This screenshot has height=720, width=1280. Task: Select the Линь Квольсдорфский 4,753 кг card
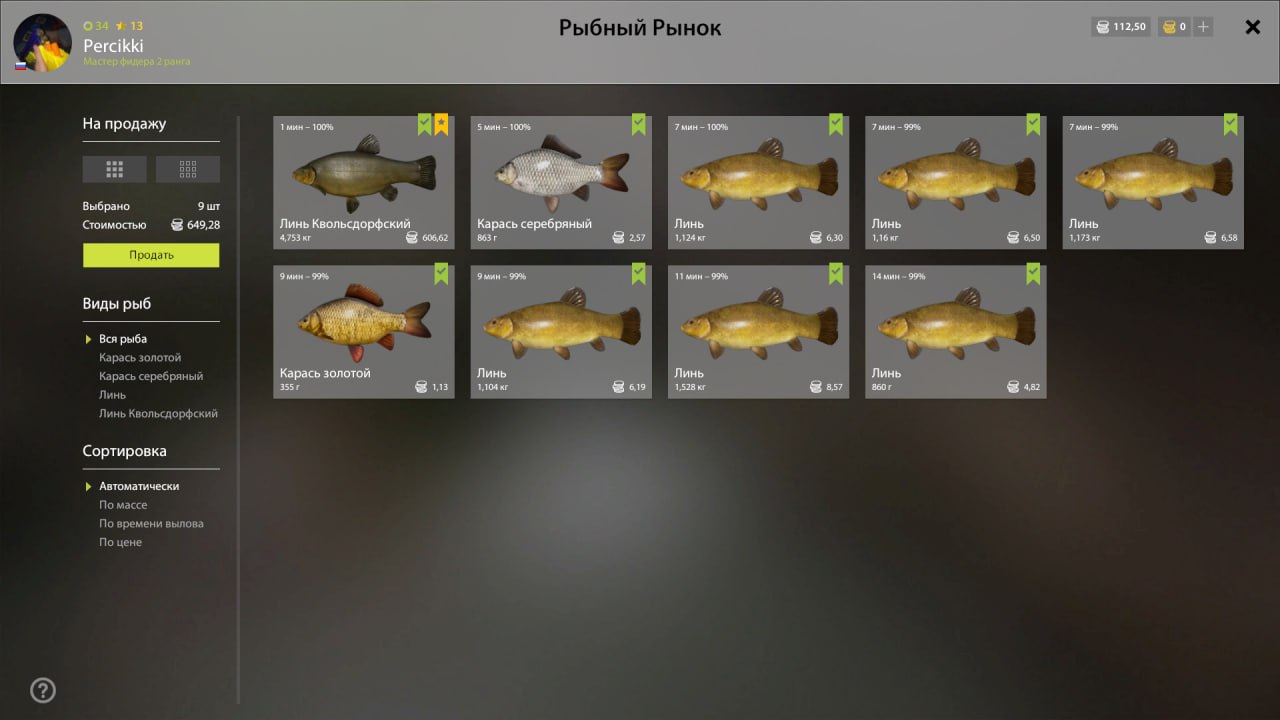tap(363, 182)
